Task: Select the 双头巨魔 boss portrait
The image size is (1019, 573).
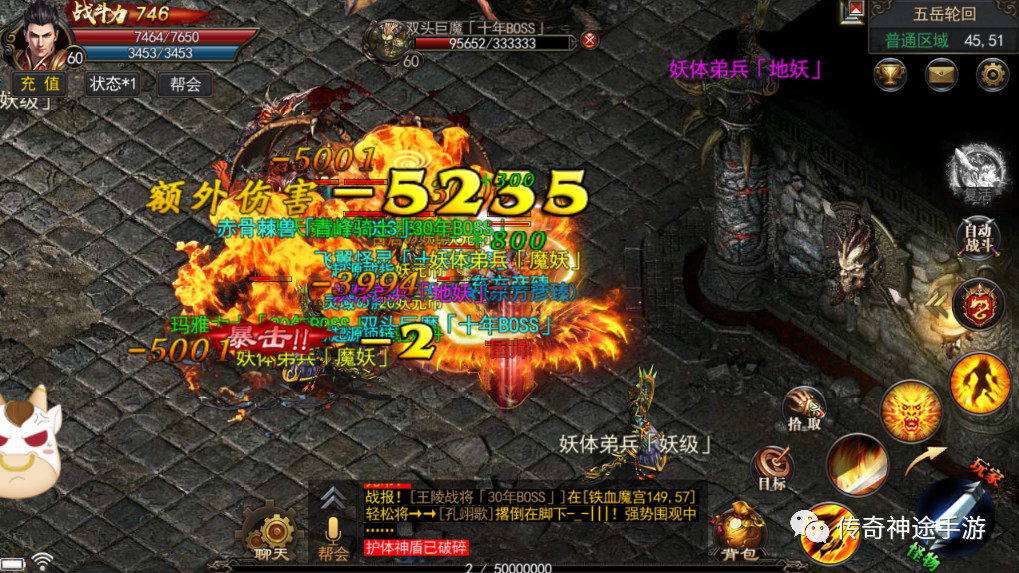Action: [x=385, y=40]
